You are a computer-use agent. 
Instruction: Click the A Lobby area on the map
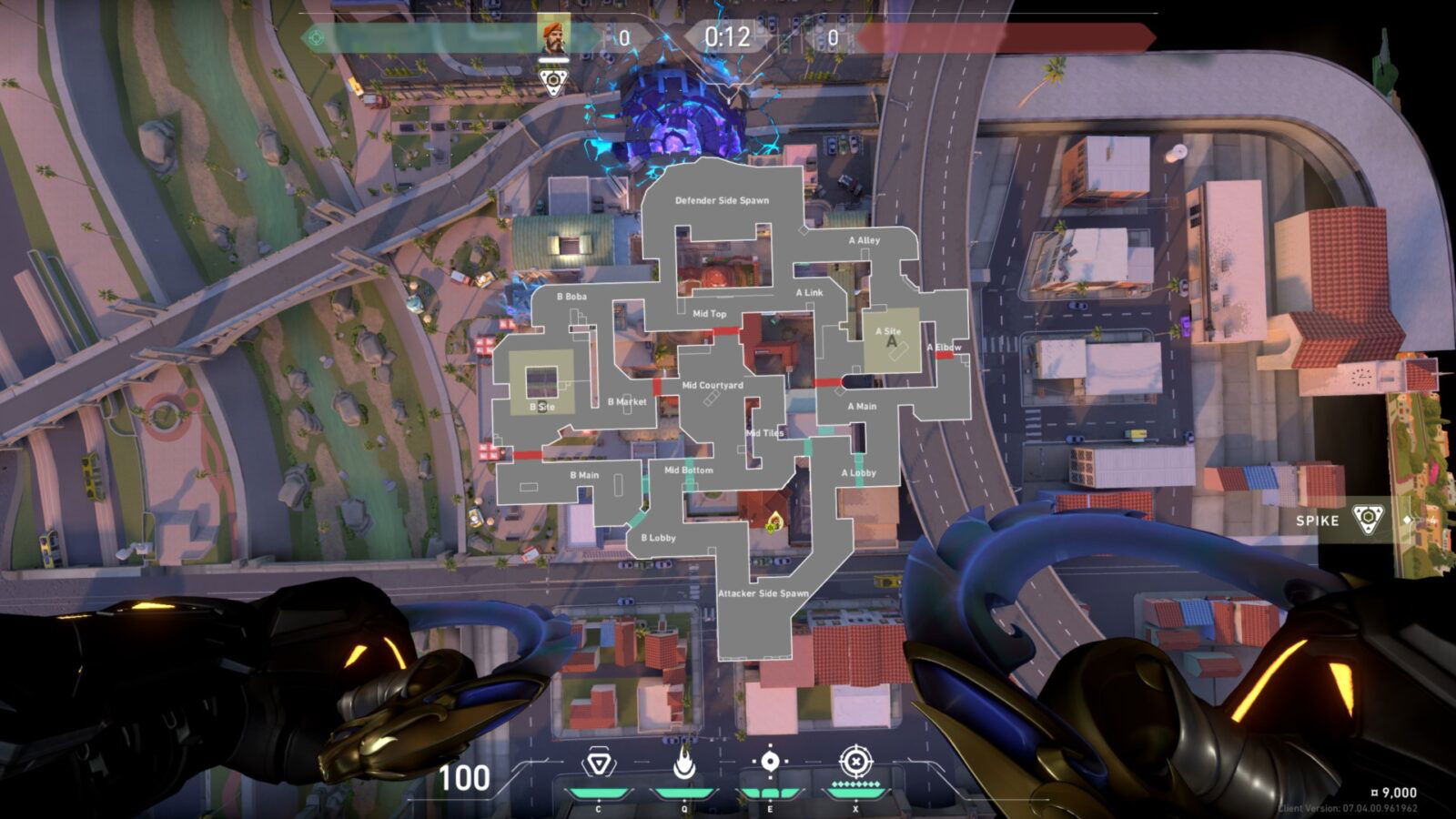858,473
